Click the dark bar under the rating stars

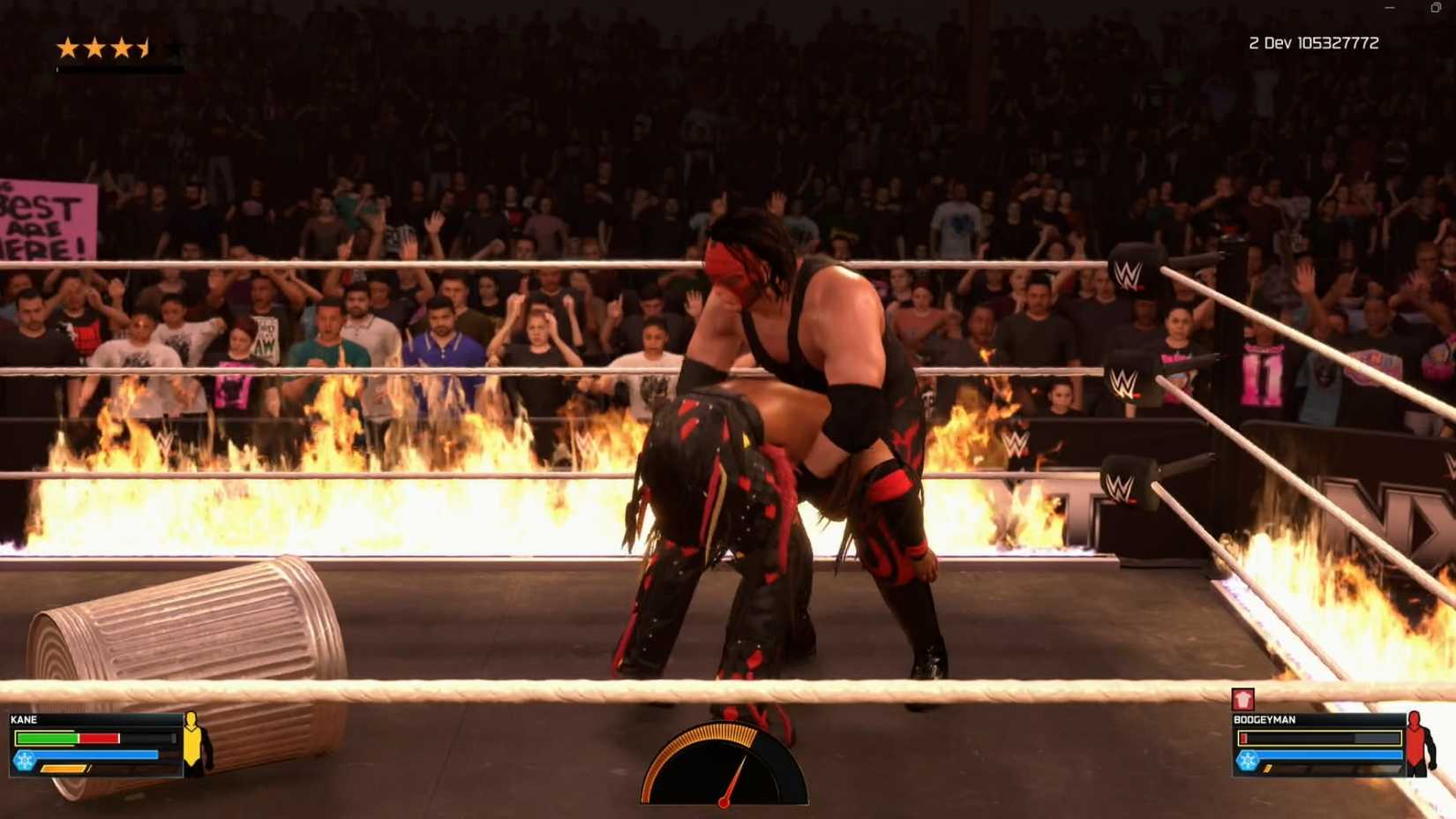coord(119,68)
